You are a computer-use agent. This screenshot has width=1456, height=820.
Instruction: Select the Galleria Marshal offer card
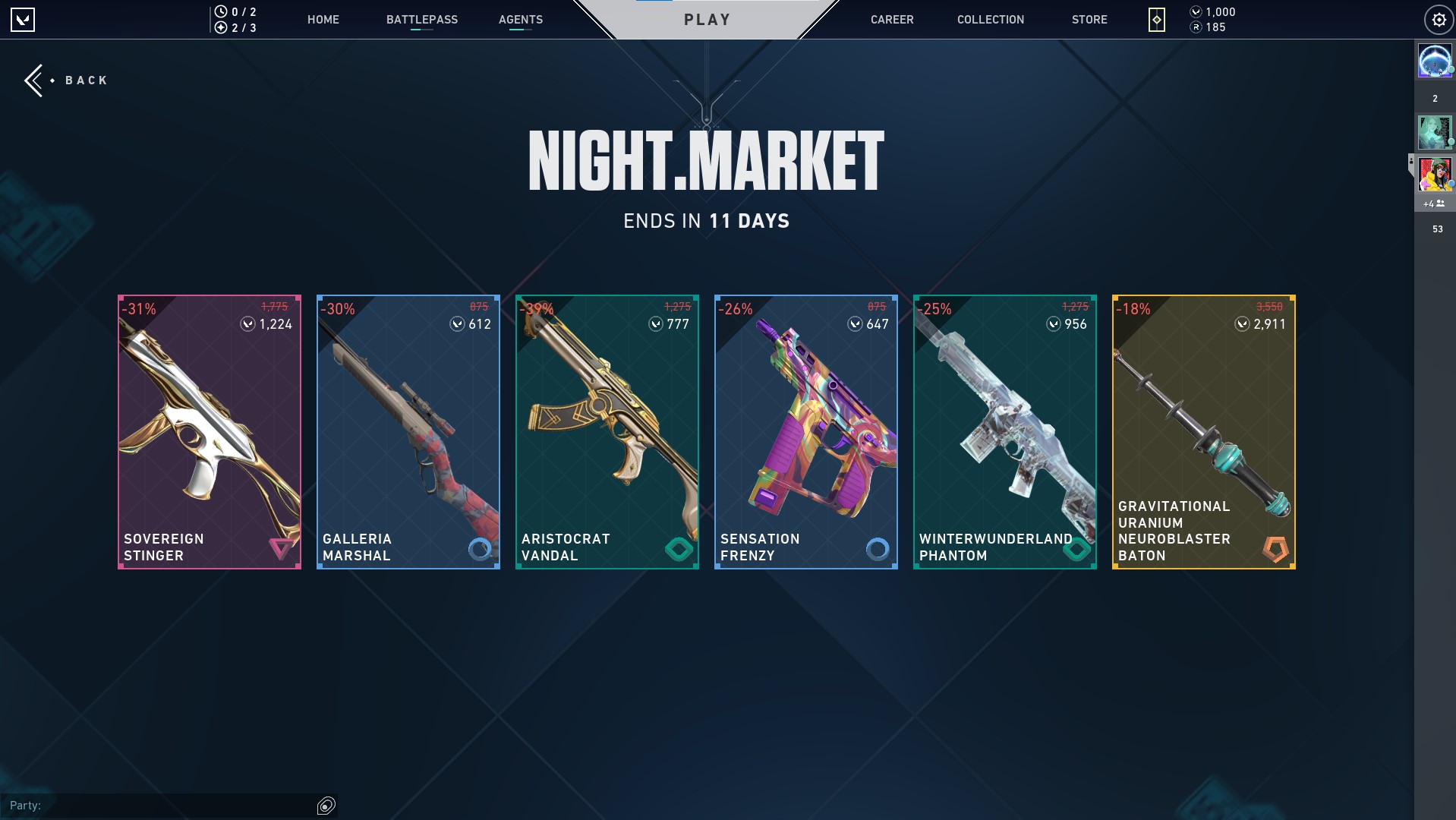pyautogui.click(x=408, y=431)
